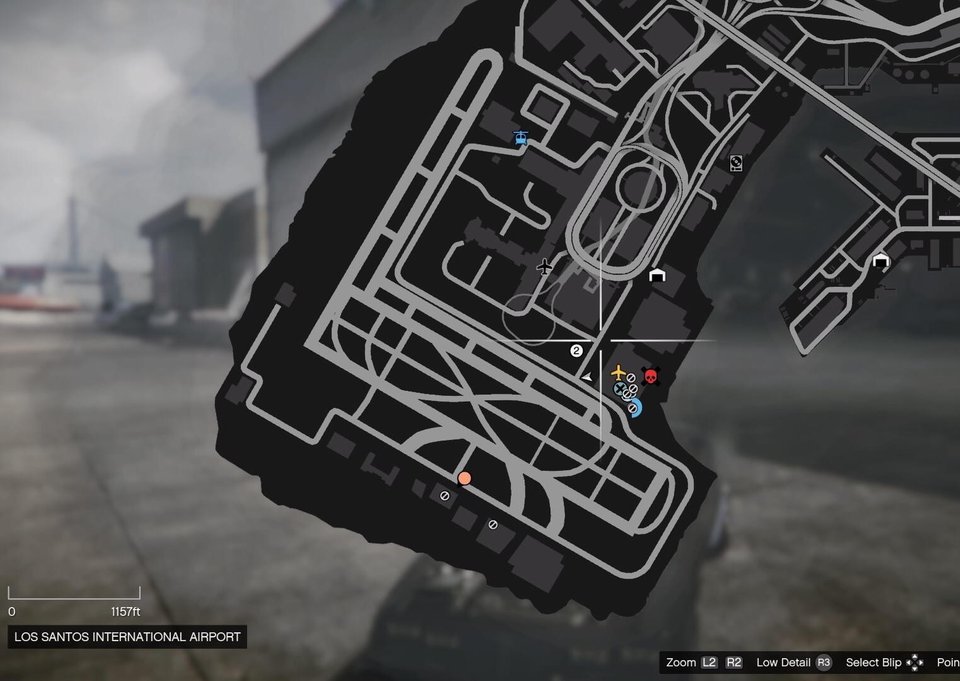
Task: Select the record disc blip
Action: [736, 163]
